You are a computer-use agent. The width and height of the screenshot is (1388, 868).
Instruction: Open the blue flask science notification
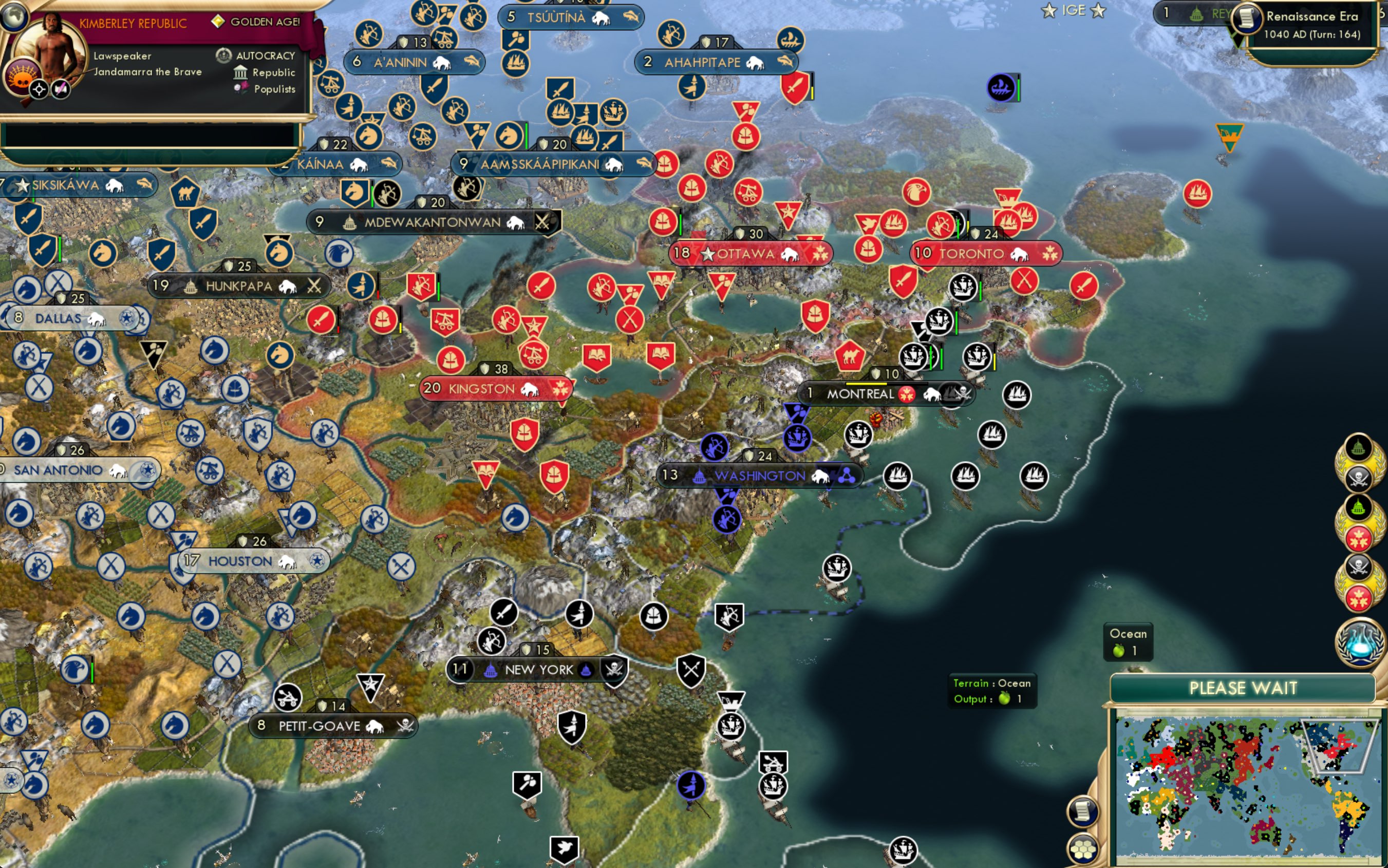(x=1359, y=642)
